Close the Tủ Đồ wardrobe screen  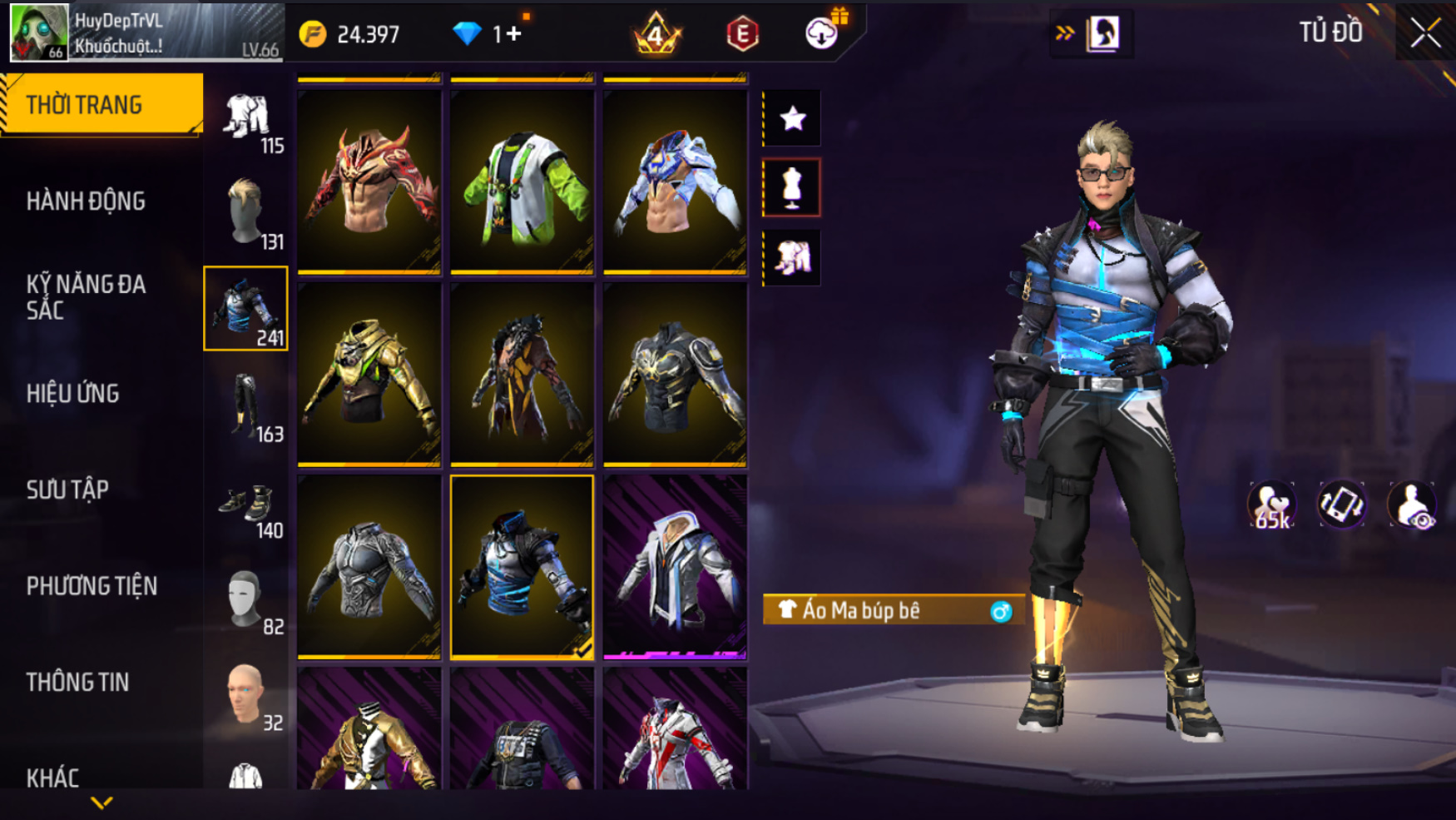[1424, 33]
